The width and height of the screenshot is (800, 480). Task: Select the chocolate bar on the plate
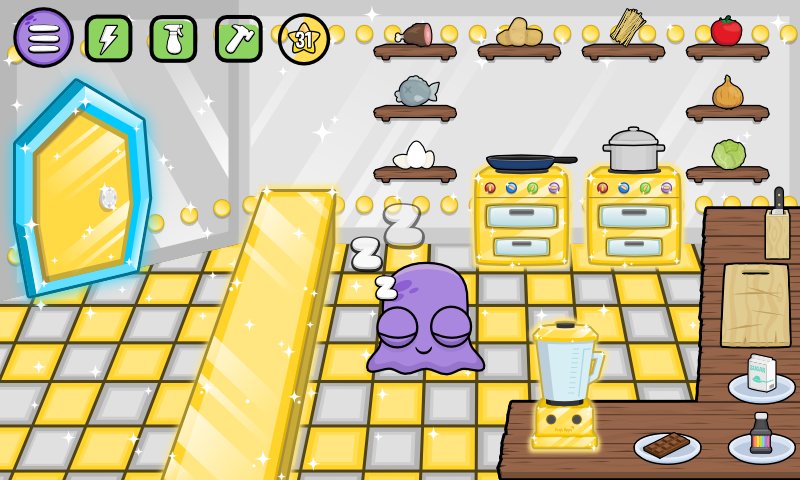[666, 445]
